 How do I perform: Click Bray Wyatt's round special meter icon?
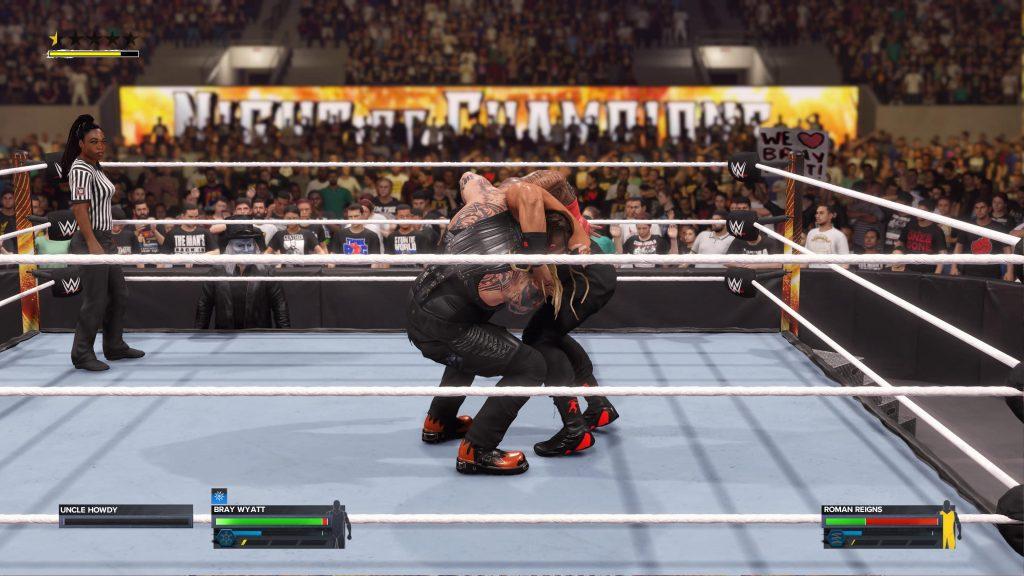[227, 537]
